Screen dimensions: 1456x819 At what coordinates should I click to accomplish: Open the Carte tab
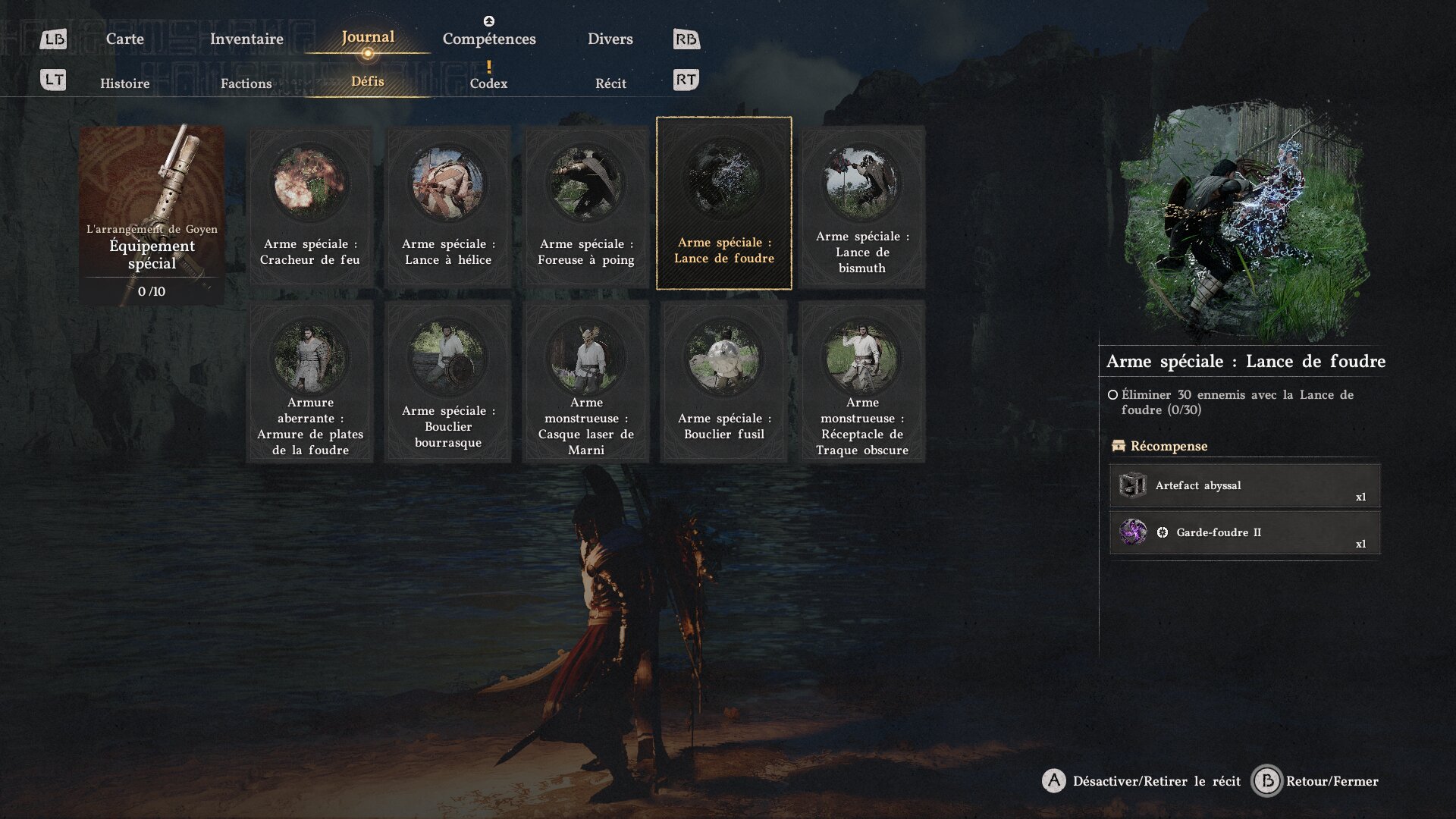click(124, 39)
